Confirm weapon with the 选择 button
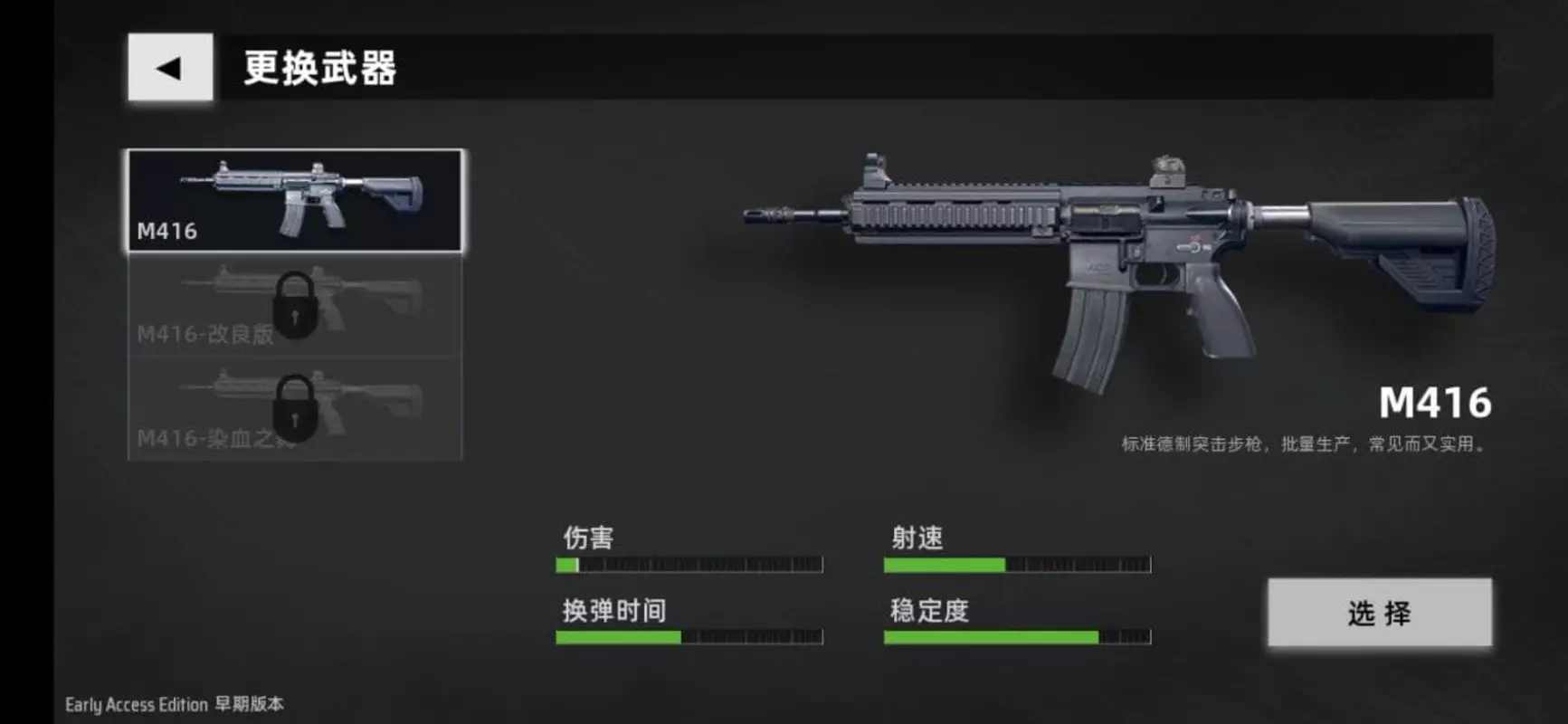The height and width of the screenshot is (724, 1568). click(1379, 613)
